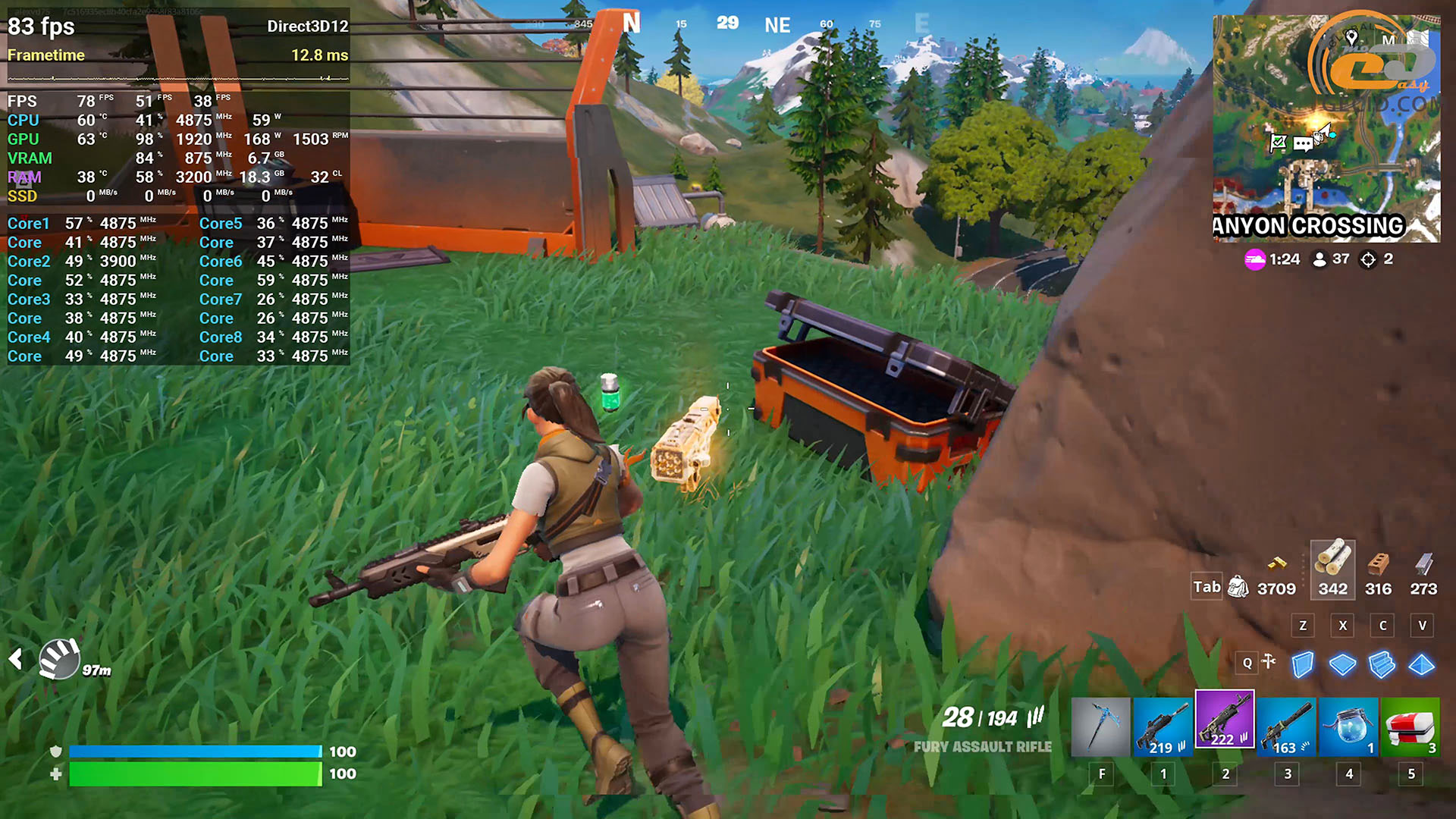This screenshot has height=819, width=1456.
Task: Click the chat bubble marker on the minimap
Action: coord(1304,144)
